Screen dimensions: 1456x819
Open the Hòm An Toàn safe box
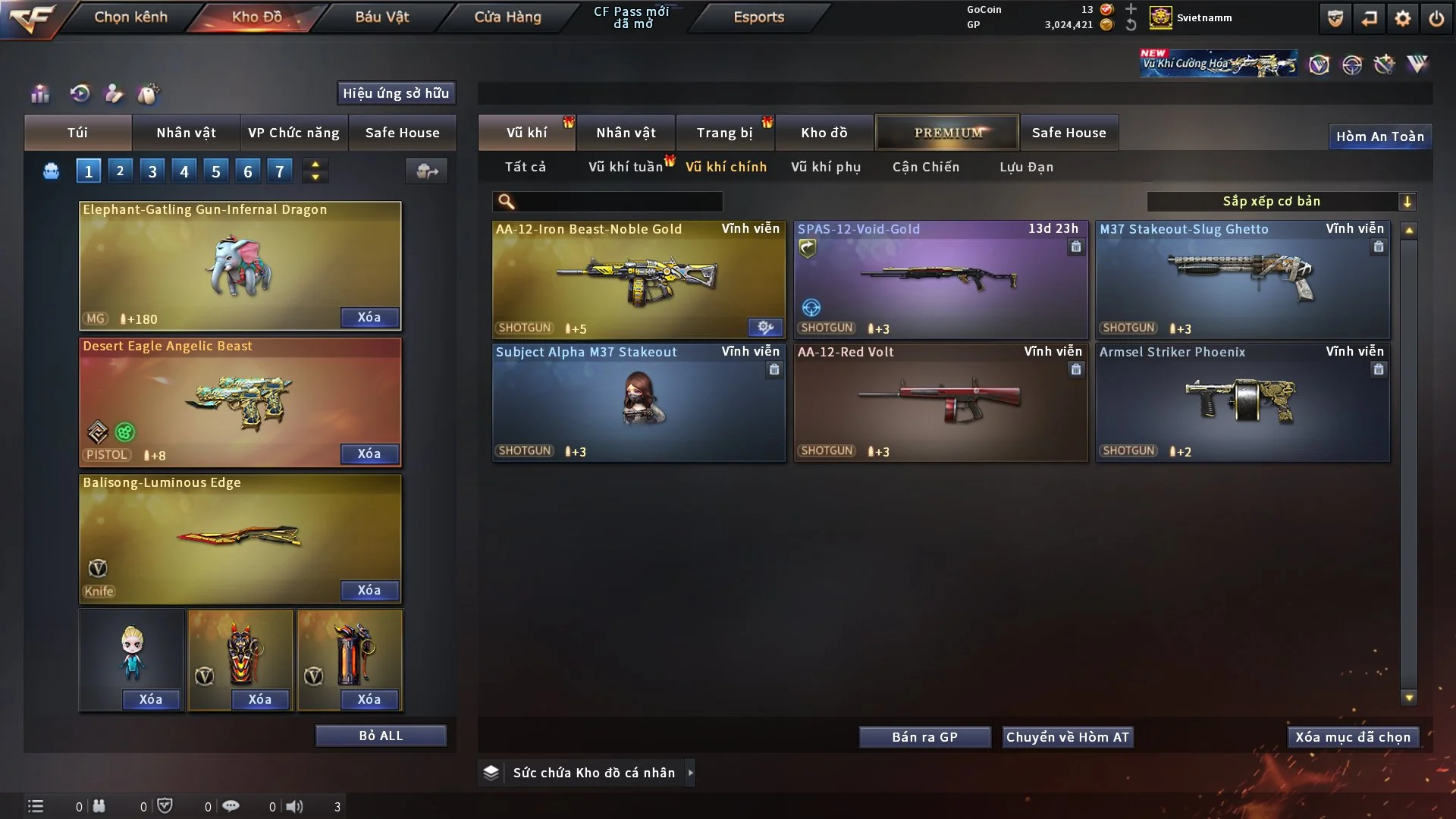1379,136
